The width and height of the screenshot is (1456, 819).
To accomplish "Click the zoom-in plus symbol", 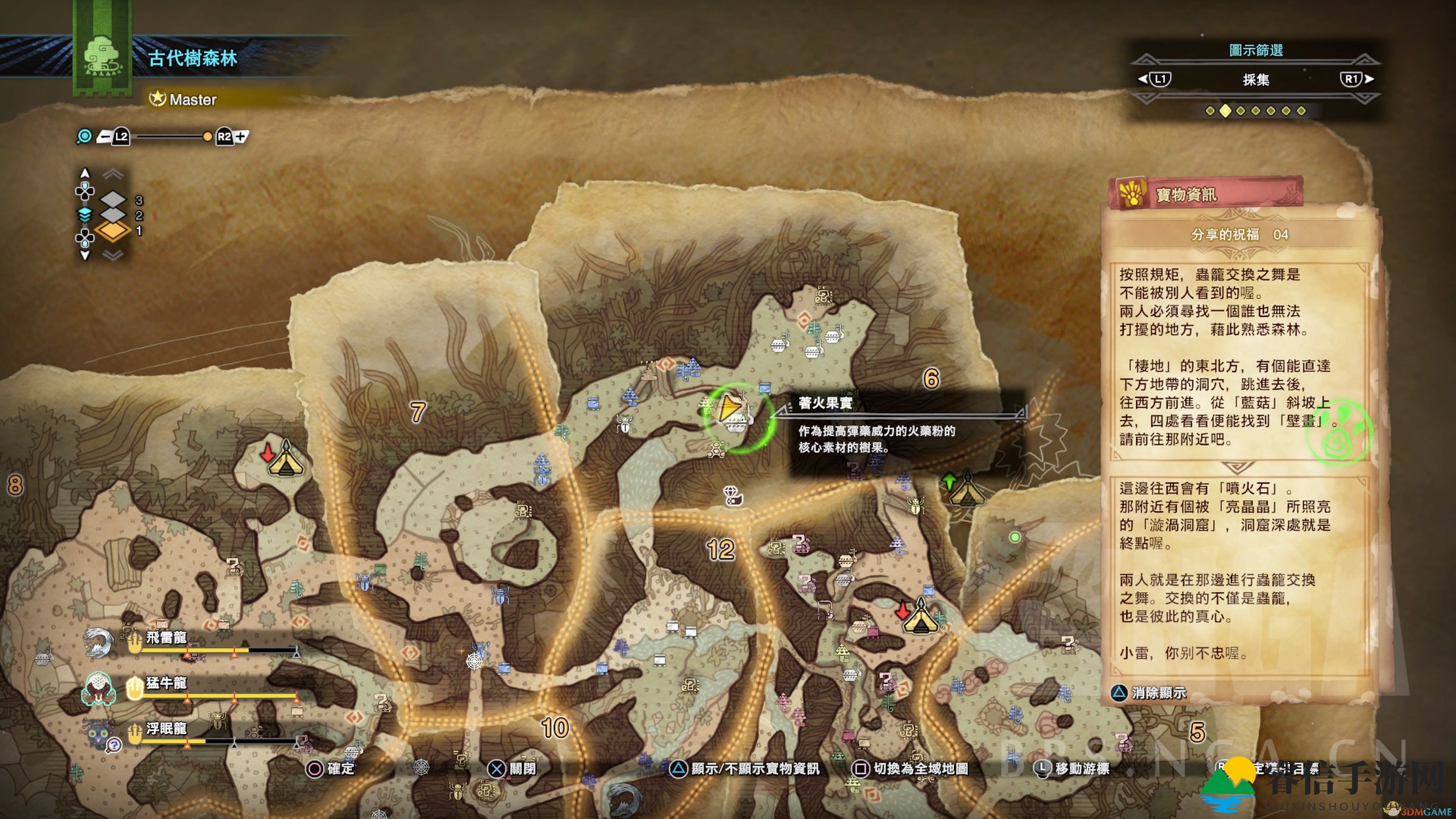I will tap(242, 137).
